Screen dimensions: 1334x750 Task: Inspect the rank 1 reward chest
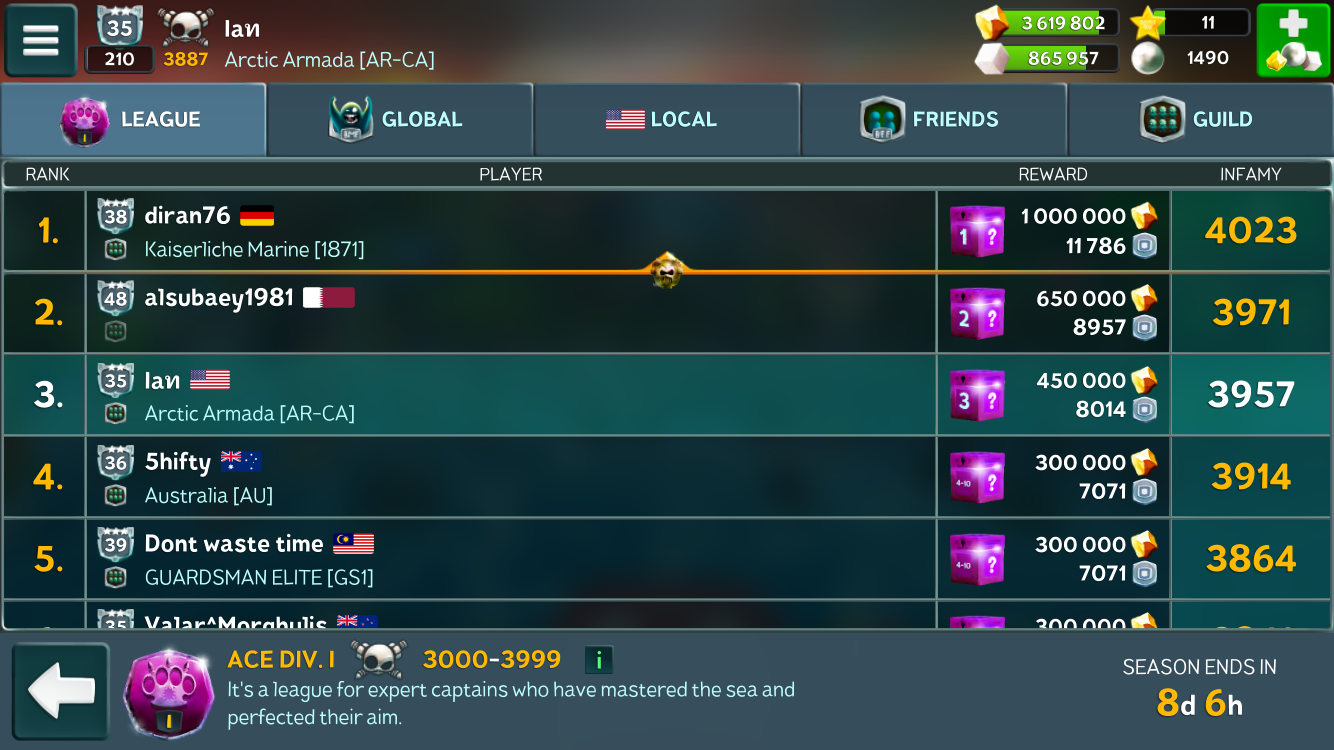976,232
